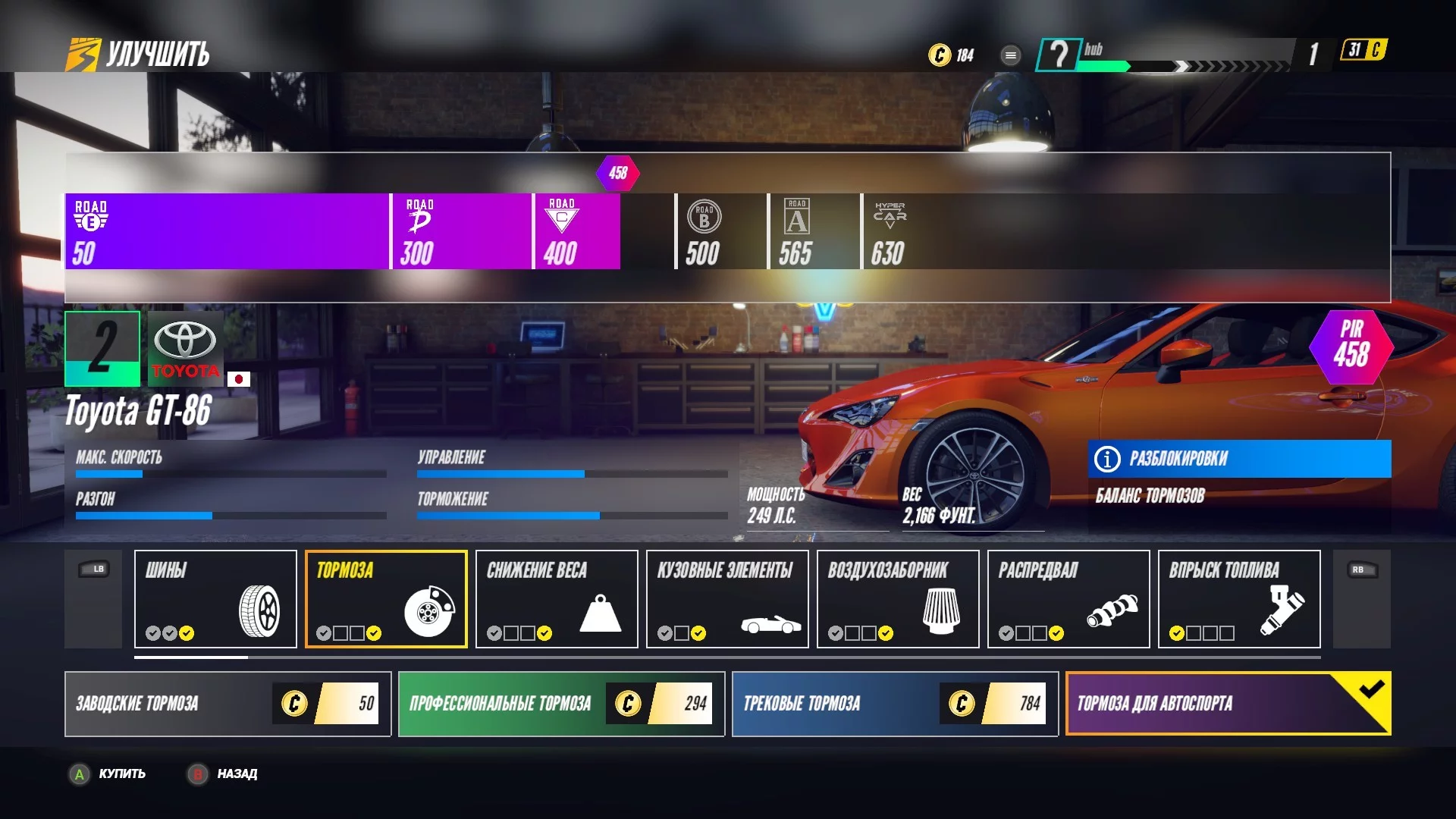Open the Разблокировки info panel

click(x=1239, y=459)
